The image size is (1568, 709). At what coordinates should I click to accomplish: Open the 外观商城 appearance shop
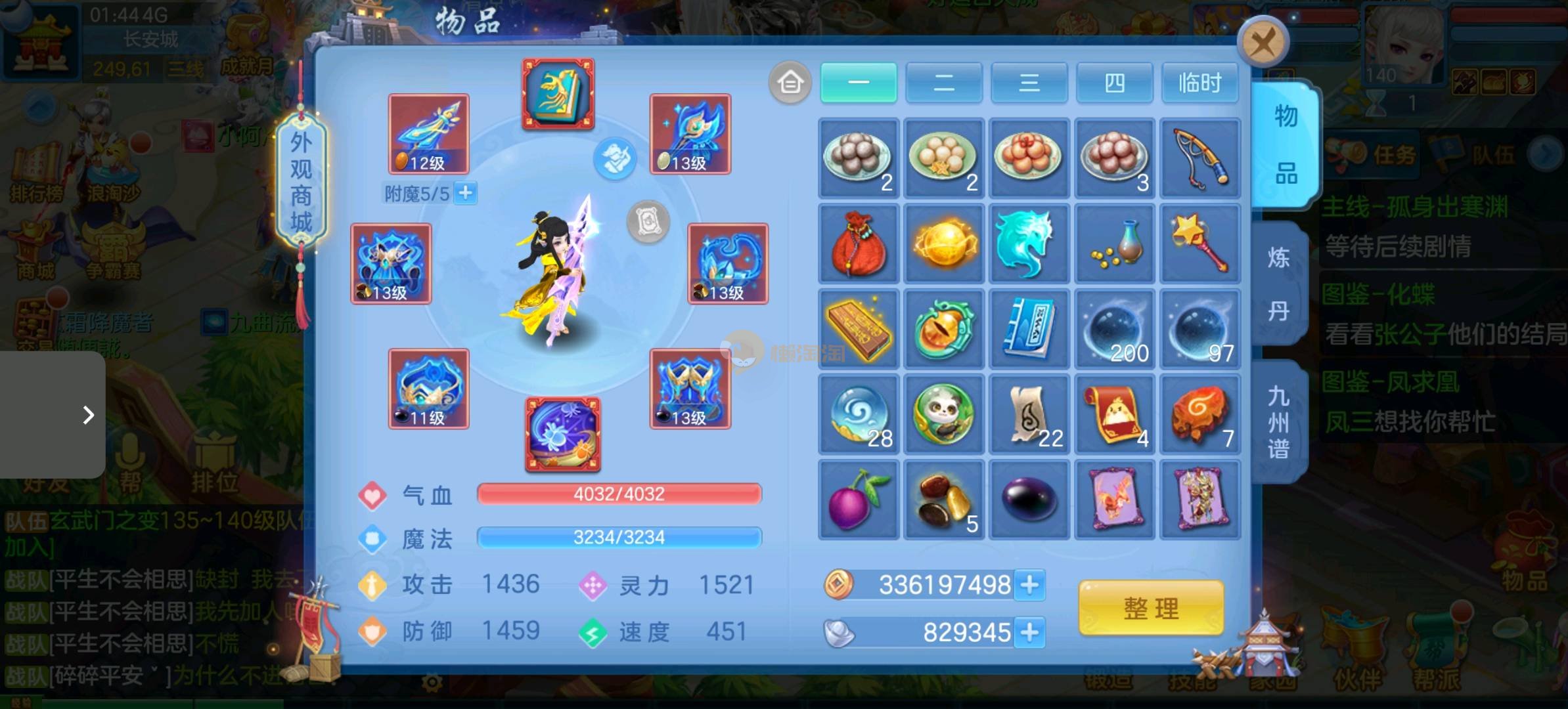click(x=302, y=182)
